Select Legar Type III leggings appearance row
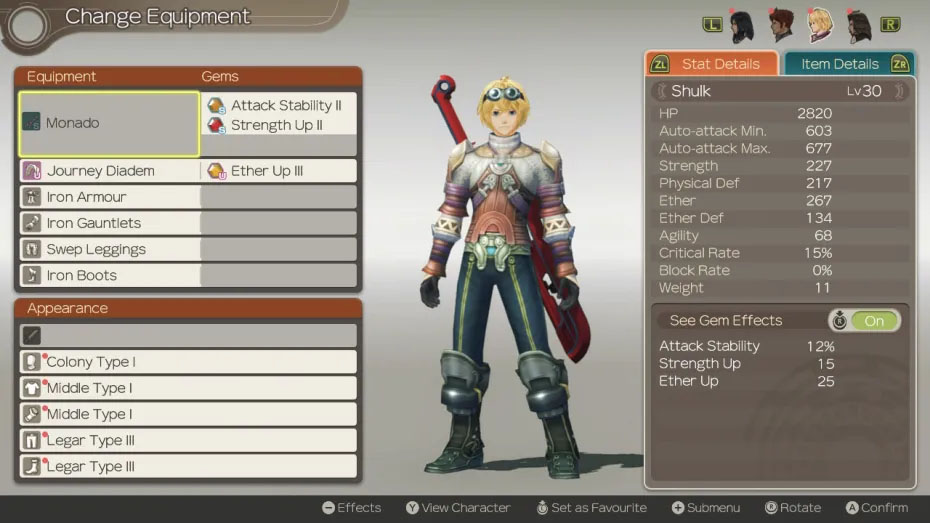The width and height of the screenshot is (930, 523). pos(188,440)
